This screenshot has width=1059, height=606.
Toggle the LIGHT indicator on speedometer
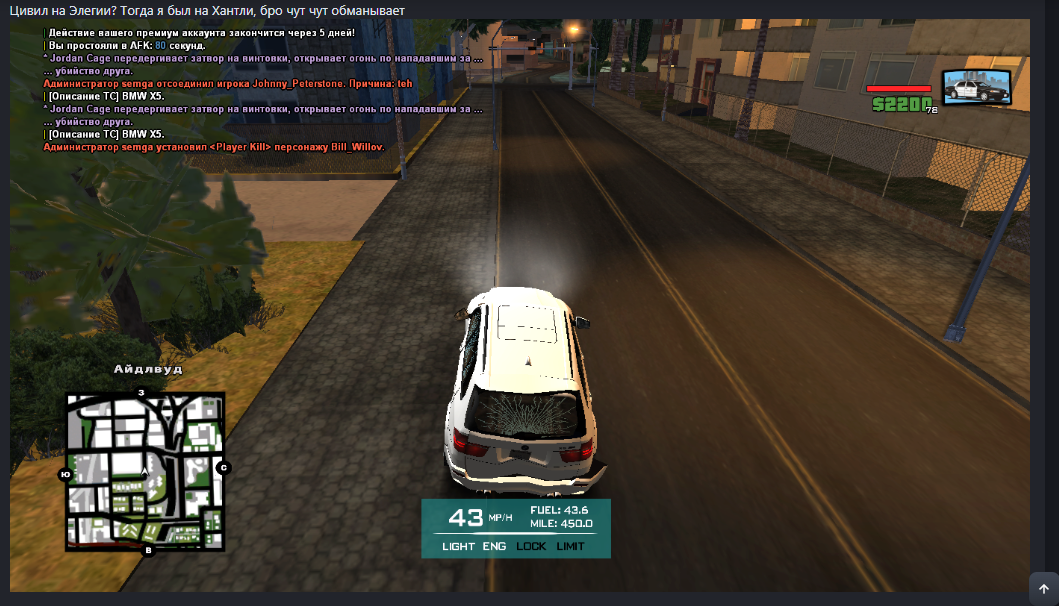(458, 546)
